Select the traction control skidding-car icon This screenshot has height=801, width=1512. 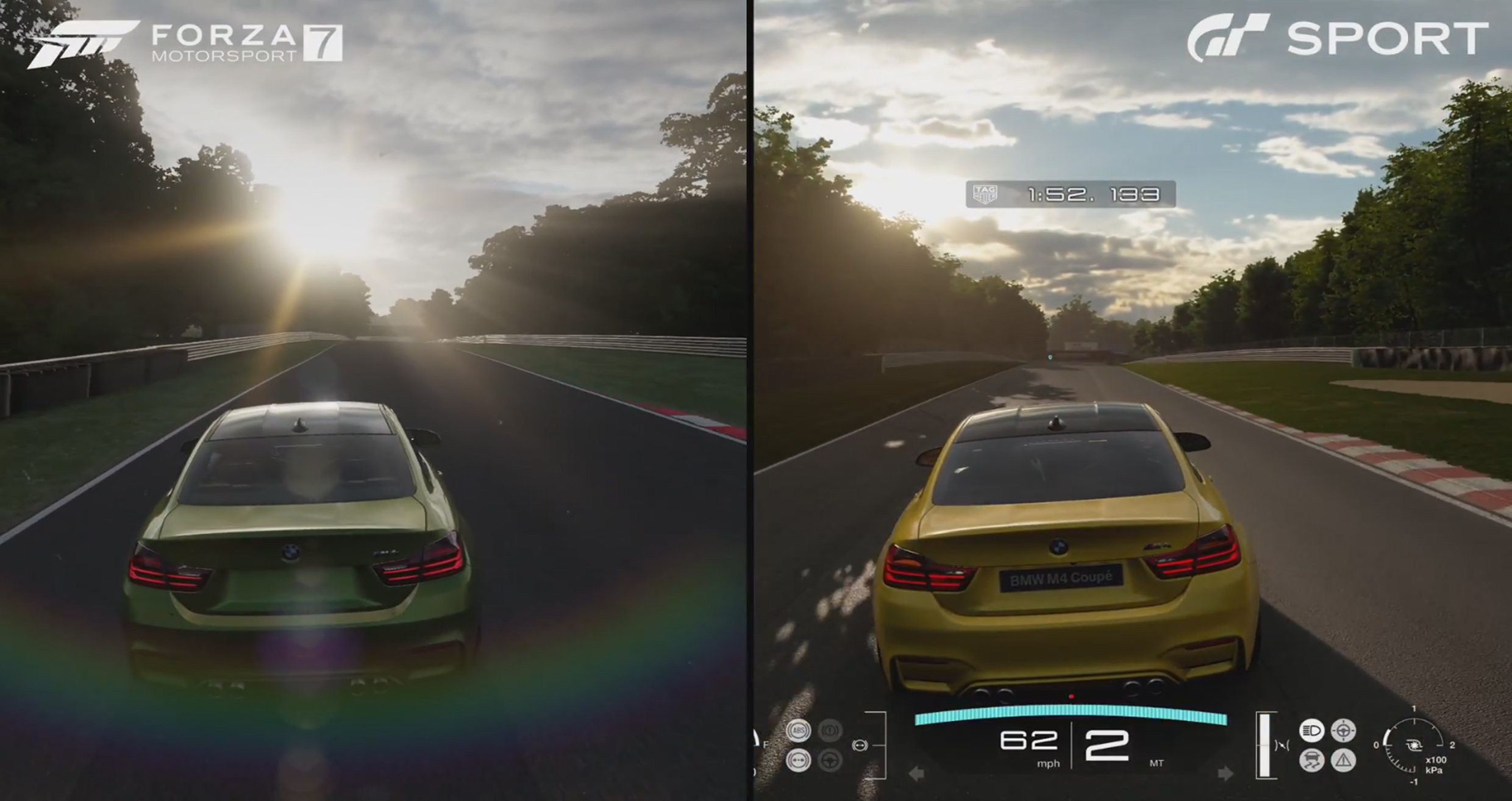coord(1311,760)
